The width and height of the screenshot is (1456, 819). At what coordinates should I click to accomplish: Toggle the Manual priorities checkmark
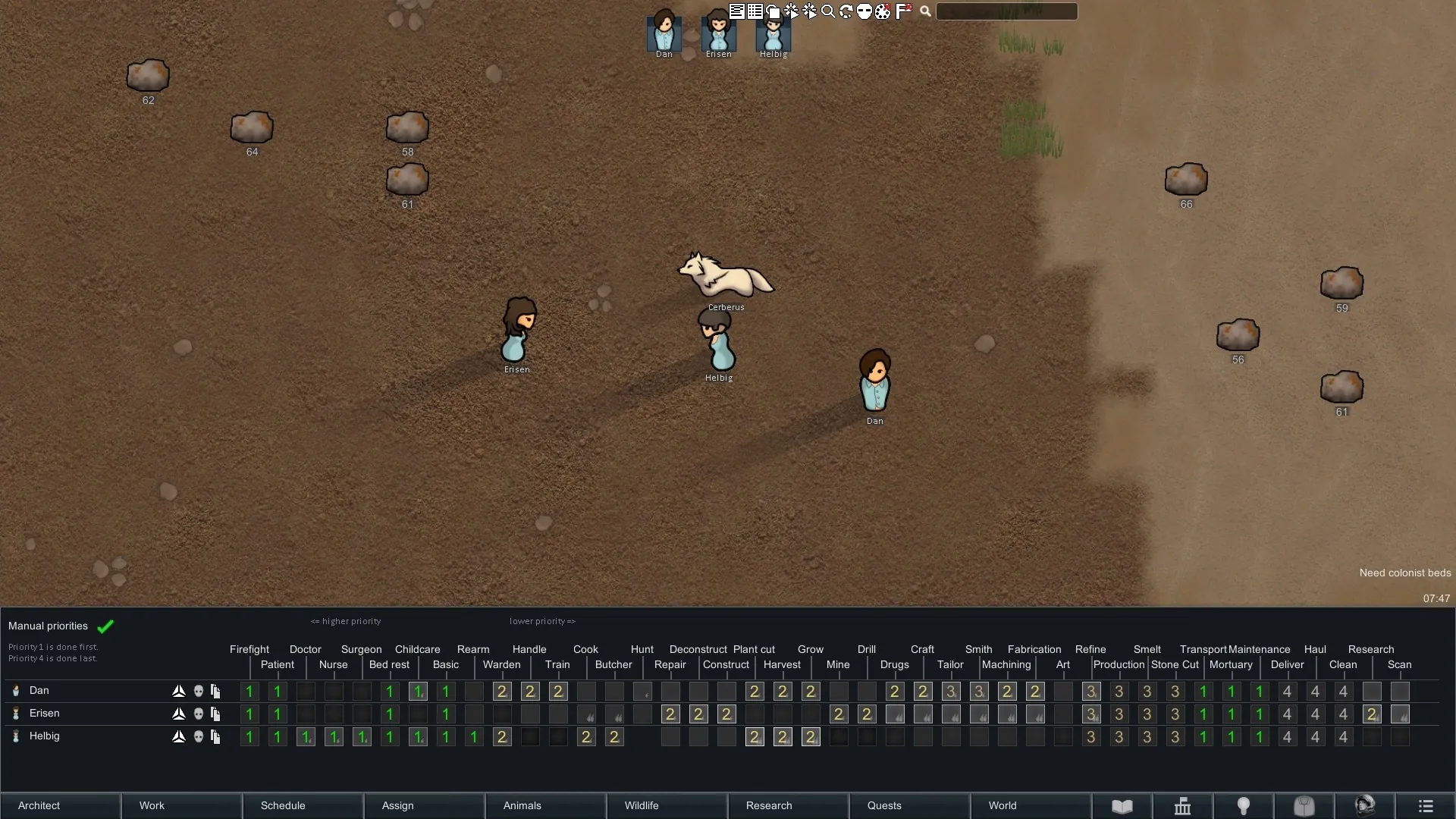(105, 626)
